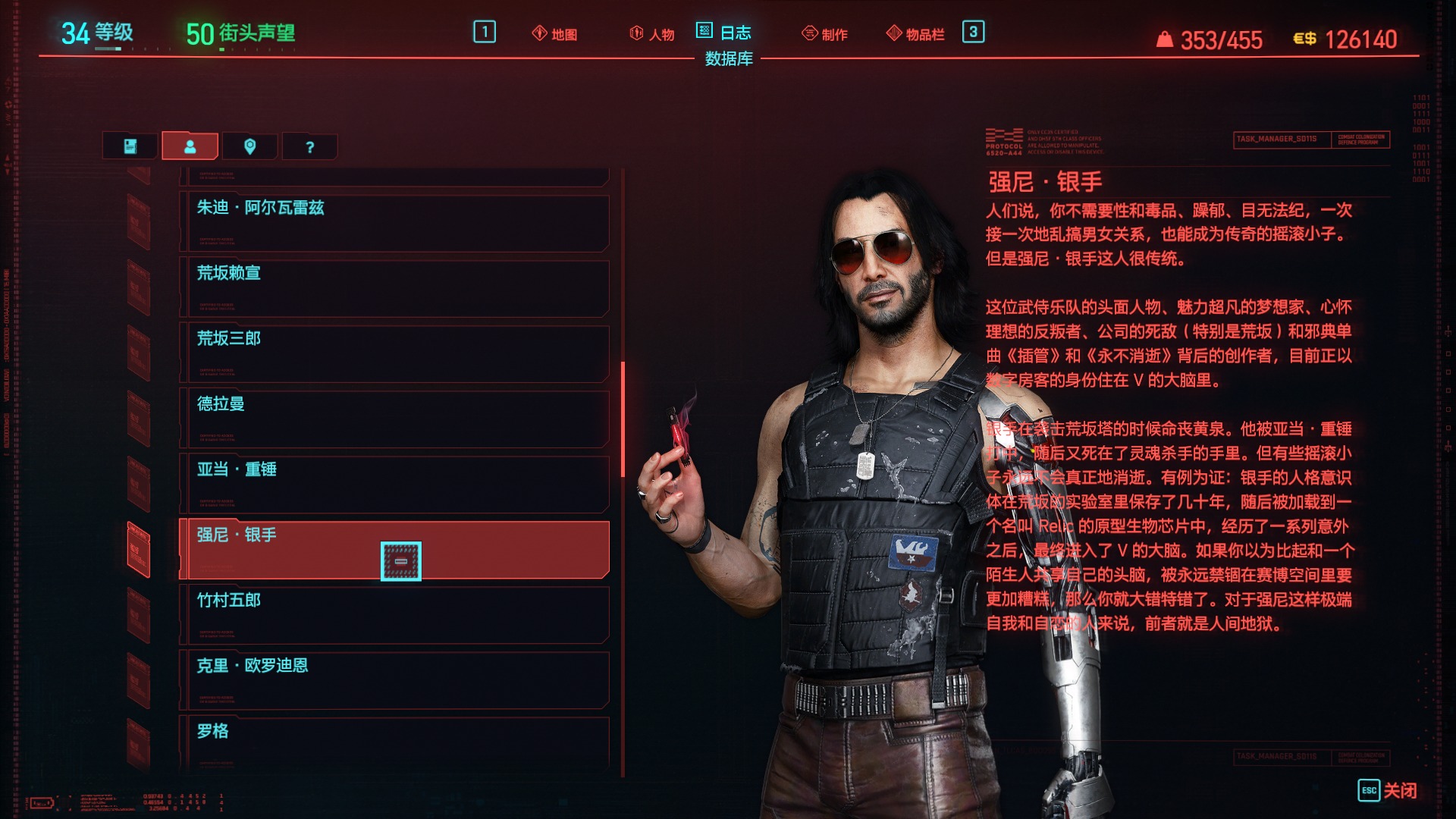Open the 竹村五郎 entry

394,615
